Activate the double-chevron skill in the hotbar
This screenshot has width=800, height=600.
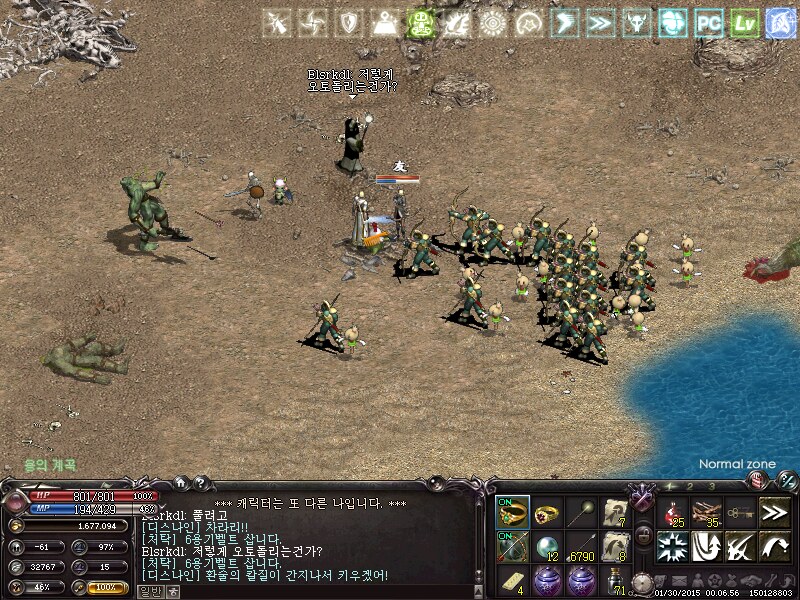775,512
